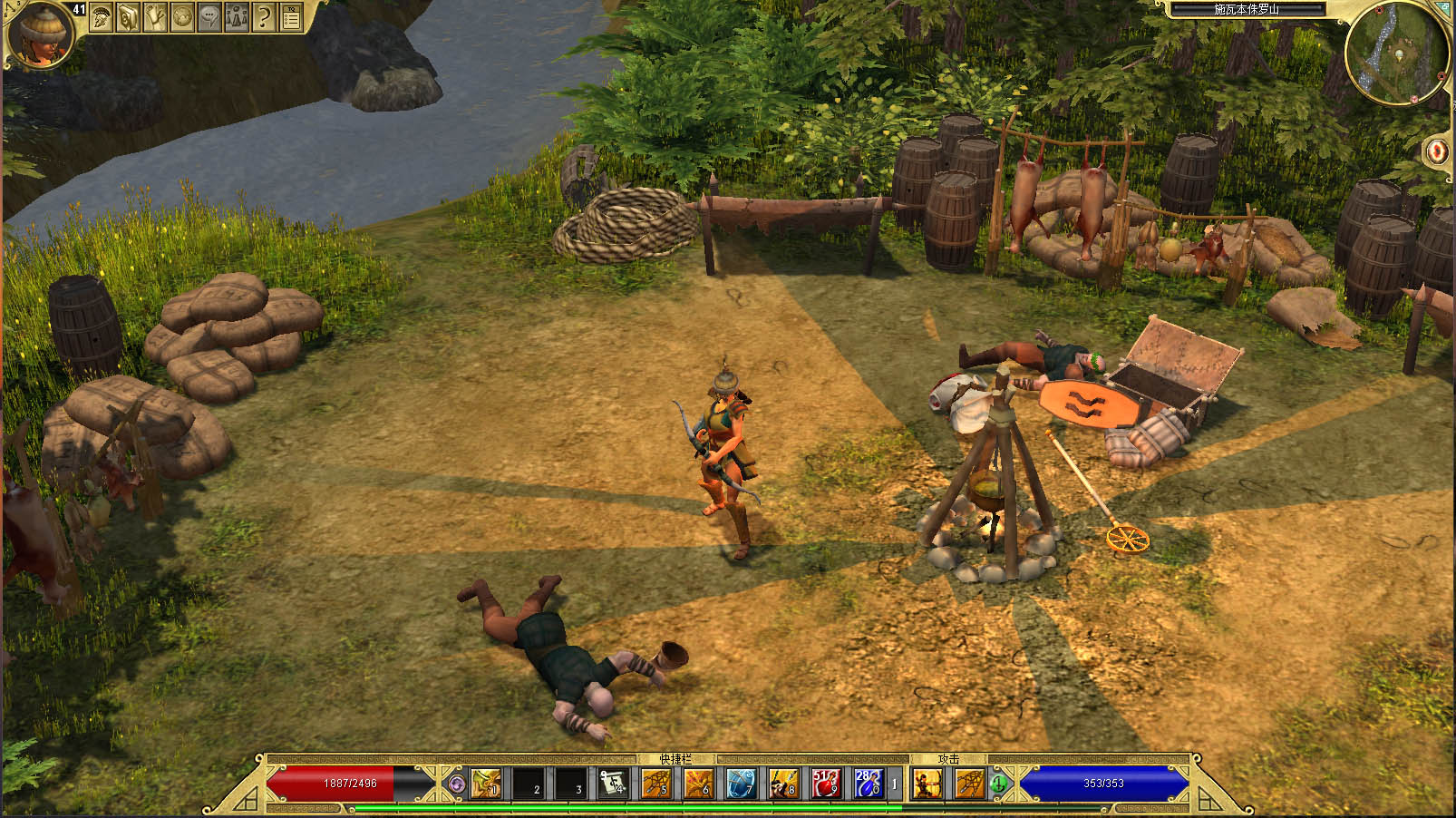1456x818 pixels.
Task: Open the world map globe icon
Action: tap(181, 16)
